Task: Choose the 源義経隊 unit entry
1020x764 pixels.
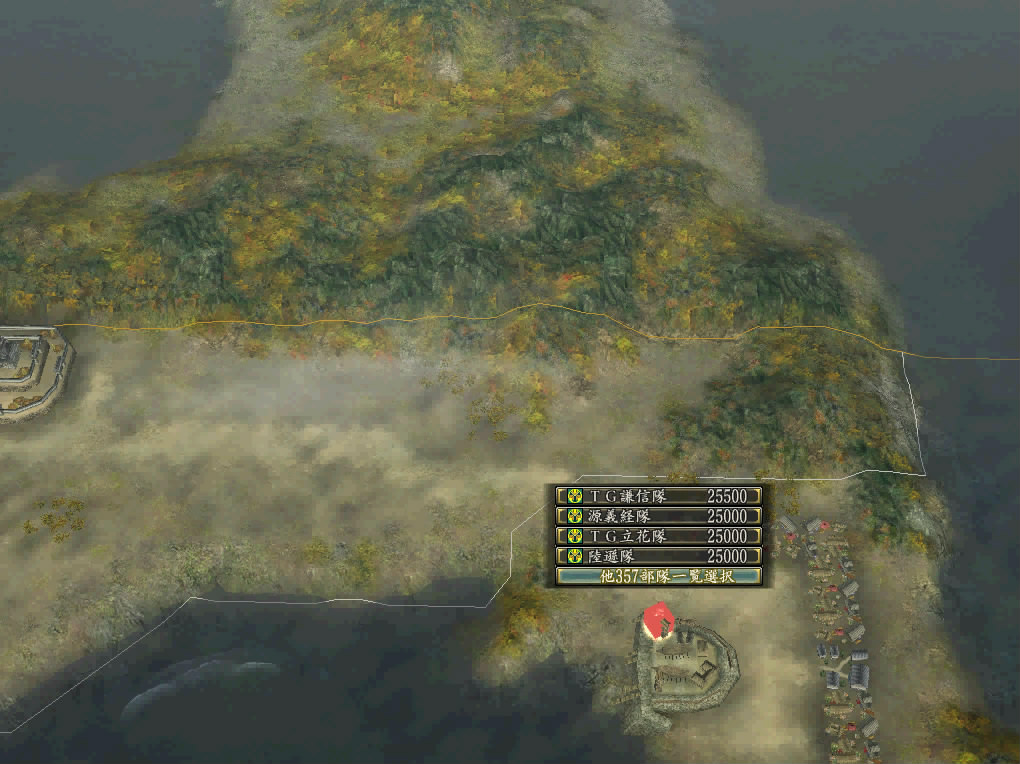Action: pyautogui.click(x=659, y=516)
